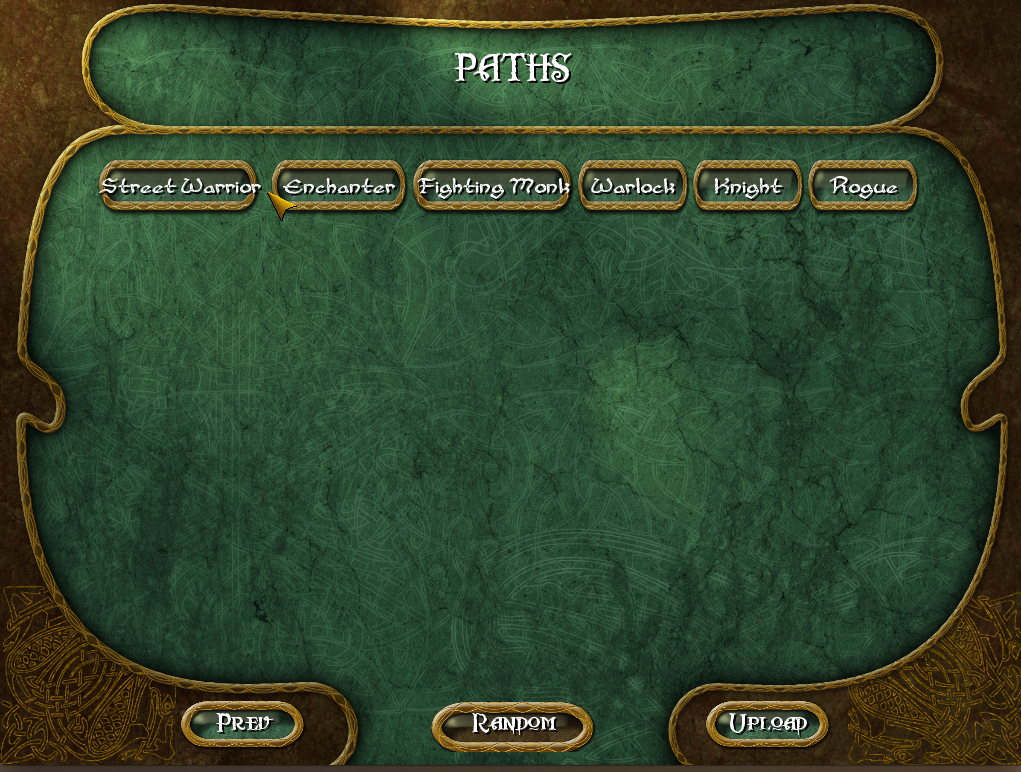Select the Enchanter path
The height and width of the screenshot is (772, 1021).
pyautogui.click(x=339, y=186)
